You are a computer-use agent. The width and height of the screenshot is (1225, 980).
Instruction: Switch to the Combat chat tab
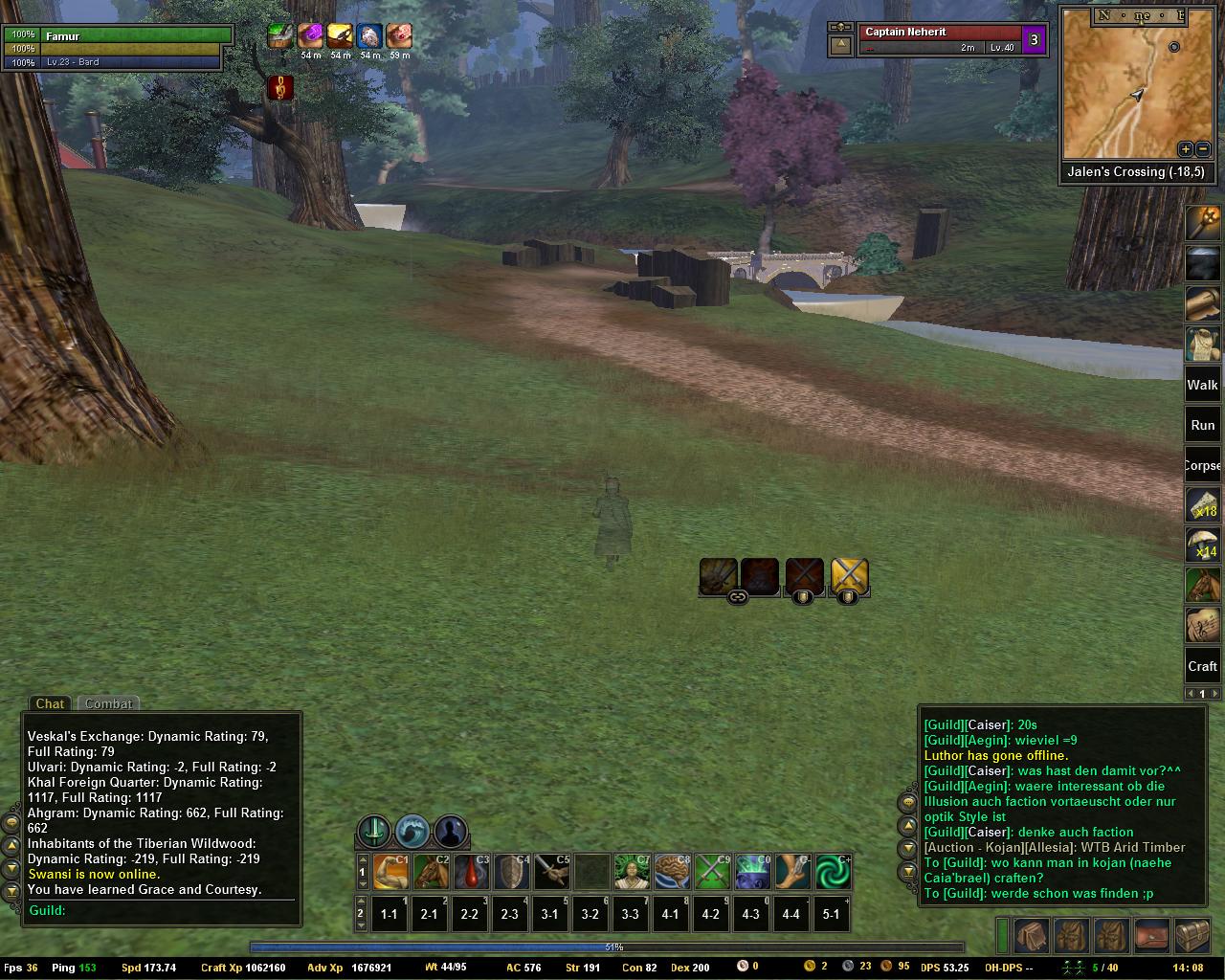point(108,703)
